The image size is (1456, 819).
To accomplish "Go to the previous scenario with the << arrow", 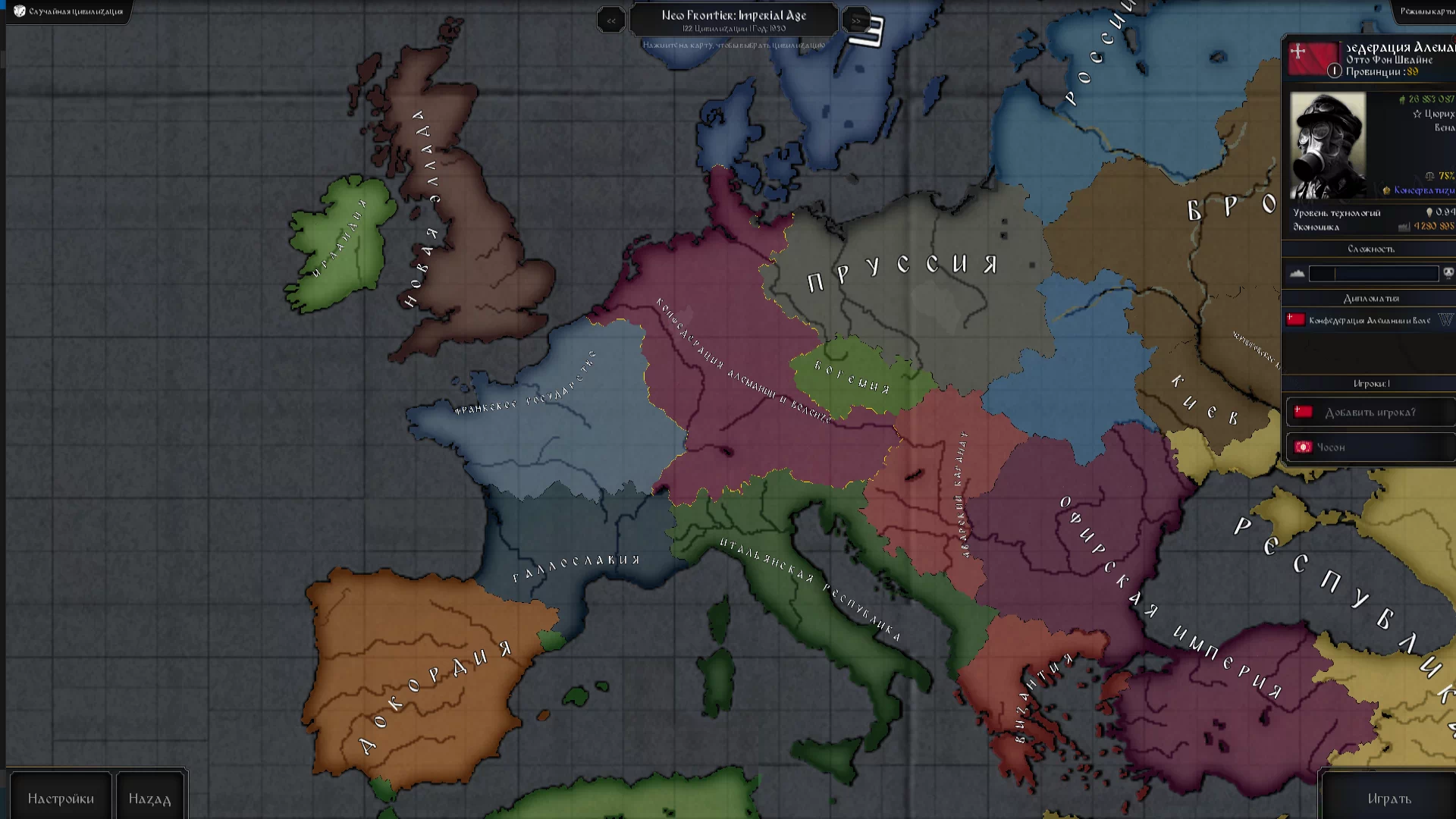I will tap(611, 20).
